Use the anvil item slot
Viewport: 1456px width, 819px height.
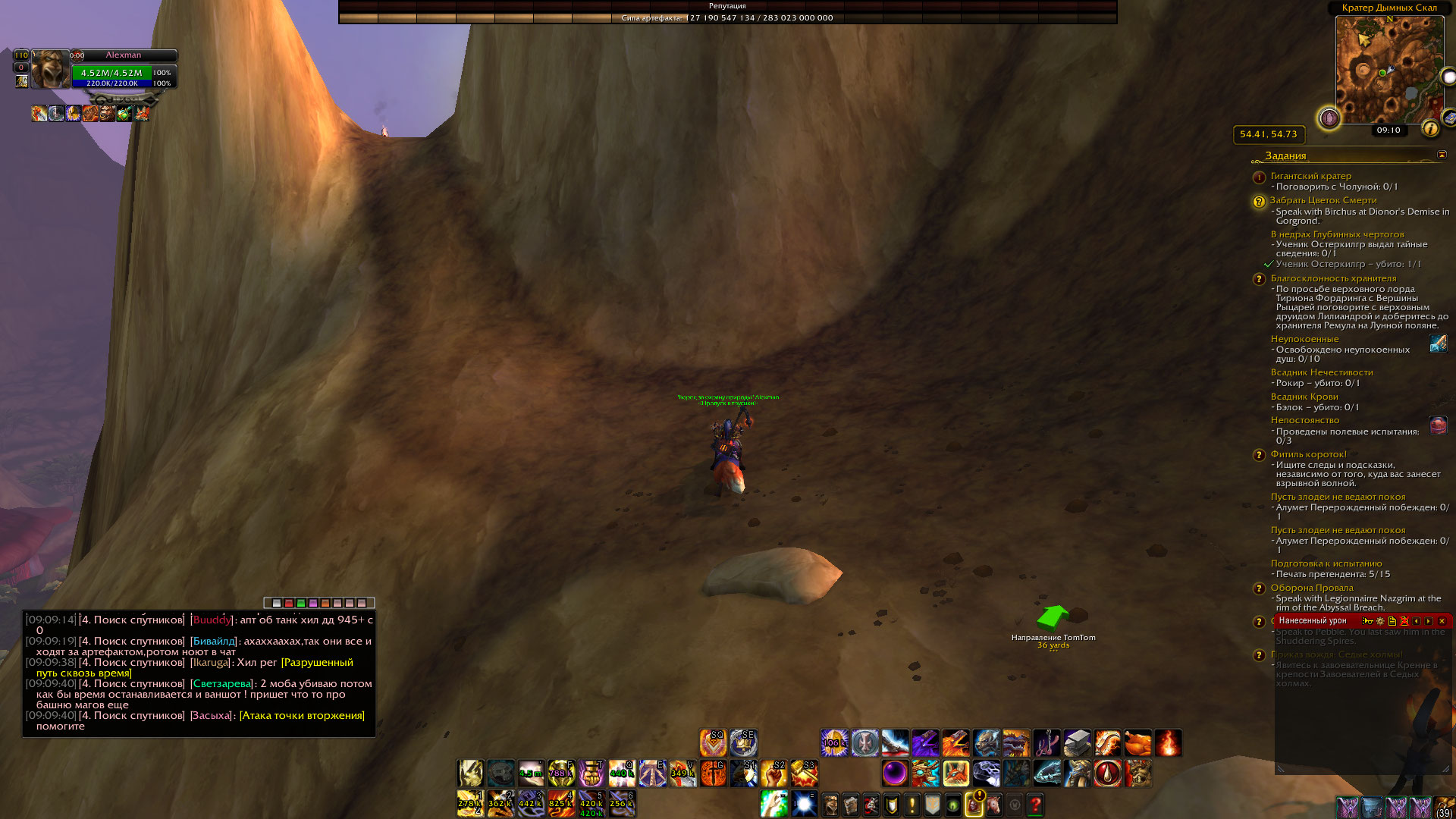1077,743
